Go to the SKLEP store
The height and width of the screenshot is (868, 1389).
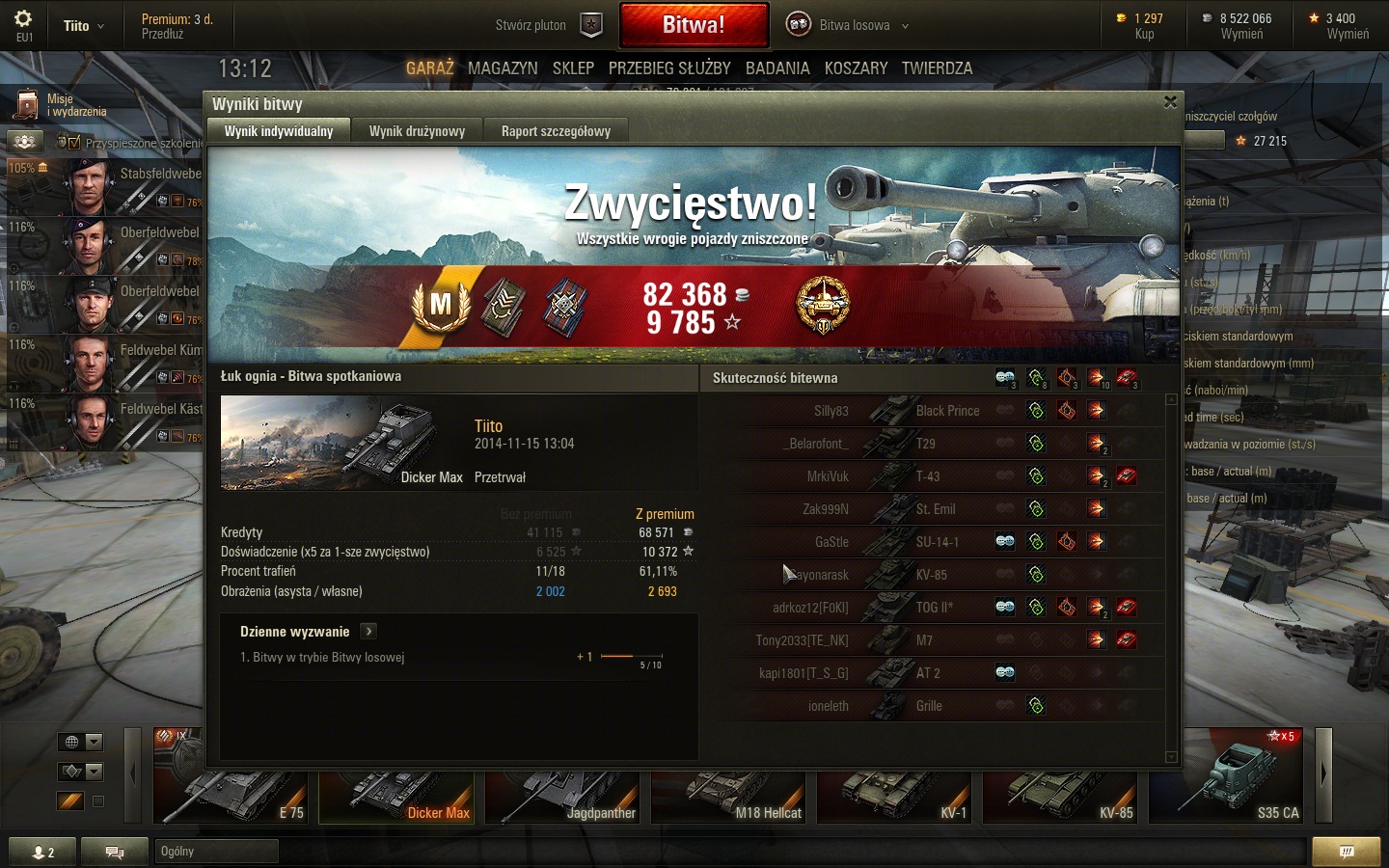[573, 68]
